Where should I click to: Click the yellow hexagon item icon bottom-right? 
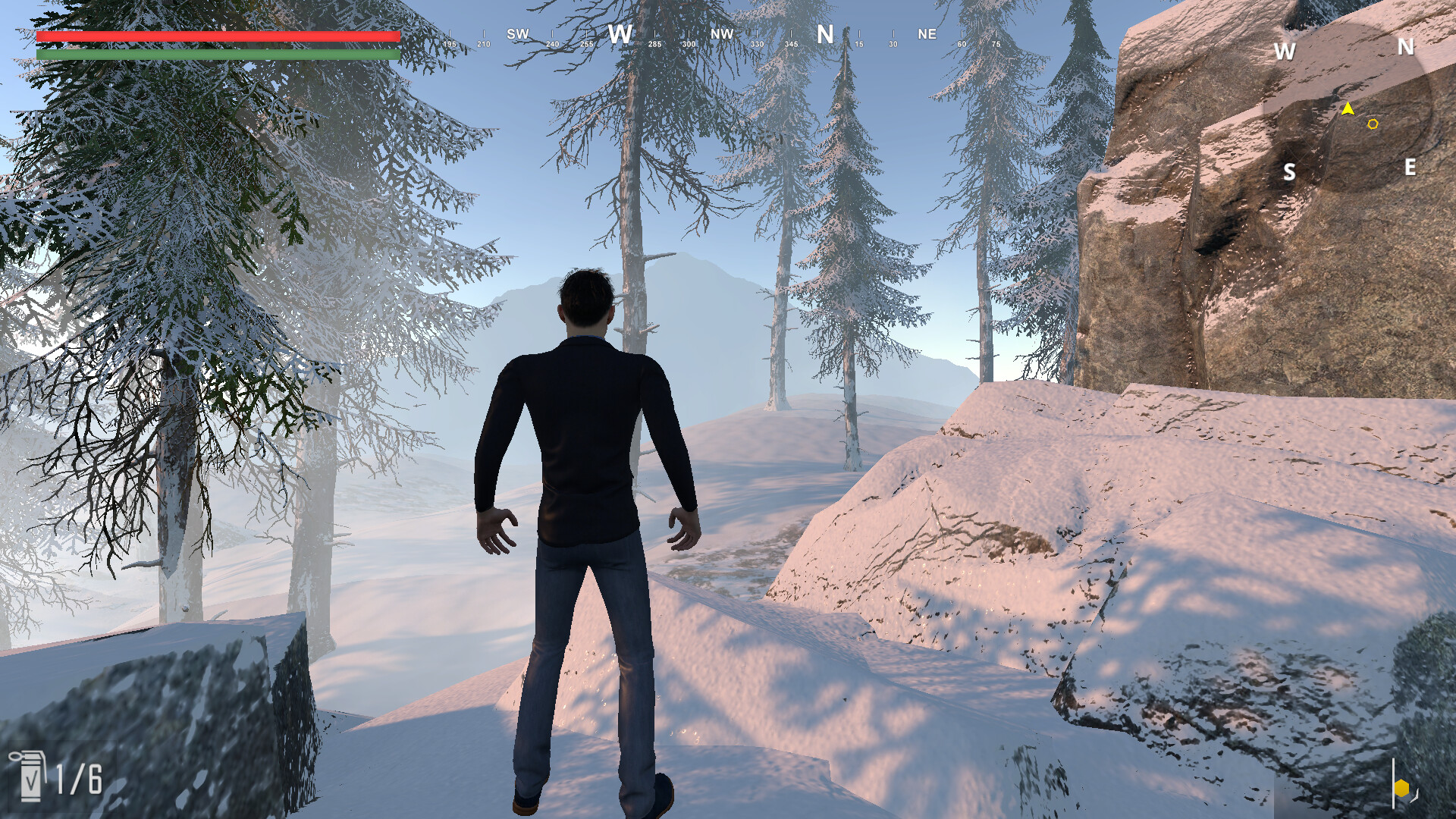click(1401, 788)
